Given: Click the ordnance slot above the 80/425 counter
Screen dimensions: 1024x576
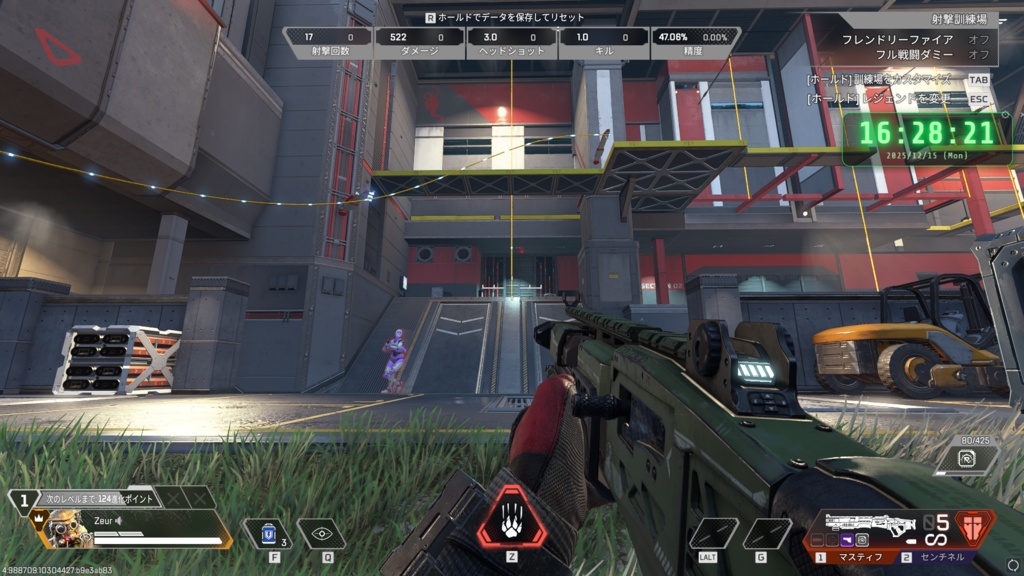Looking at the screenshot, I should coord(967,459).
